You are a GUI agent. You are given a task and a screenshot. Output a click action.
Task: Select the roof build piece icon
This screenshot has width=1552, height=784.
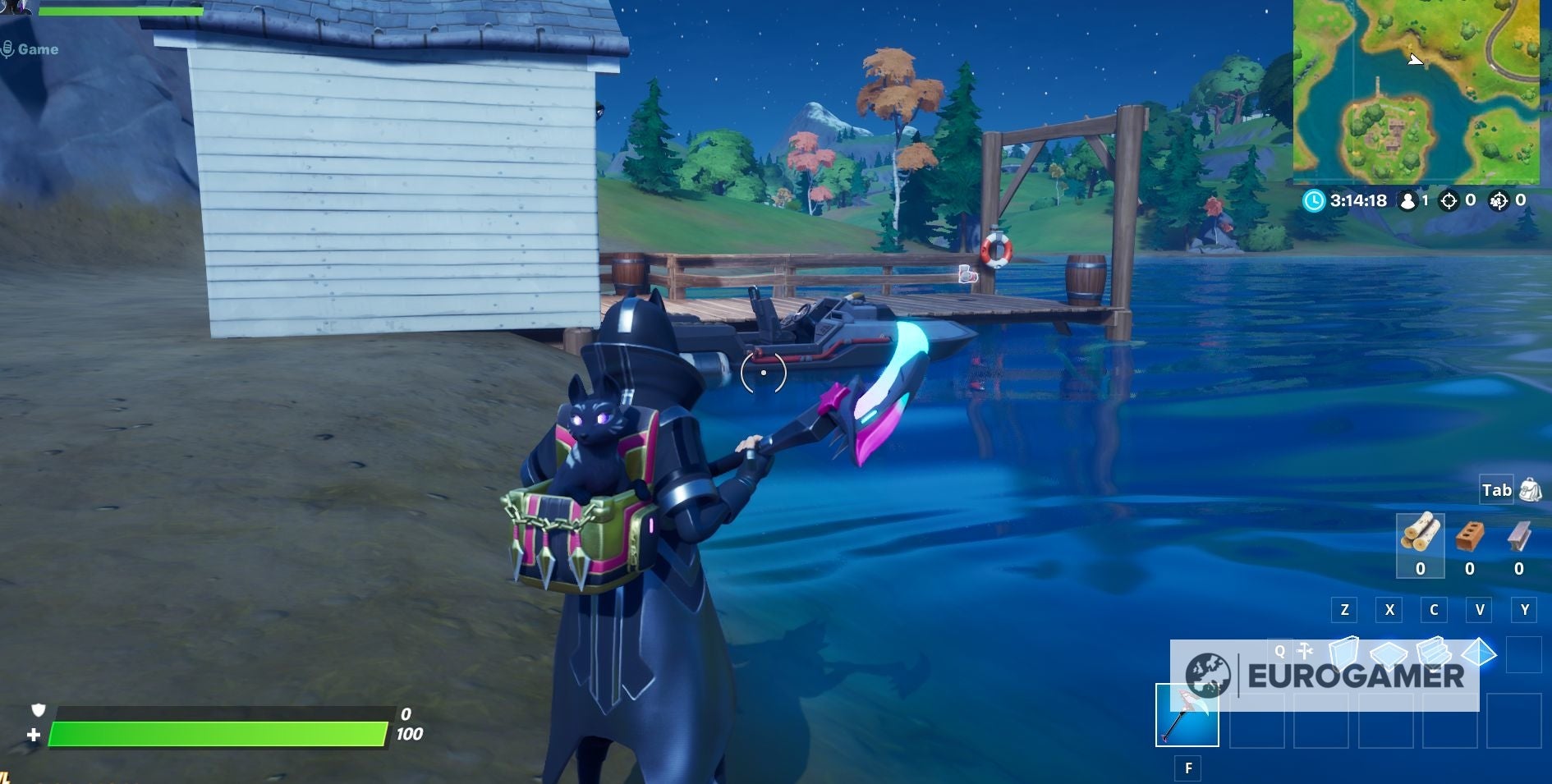(1478, 653)
